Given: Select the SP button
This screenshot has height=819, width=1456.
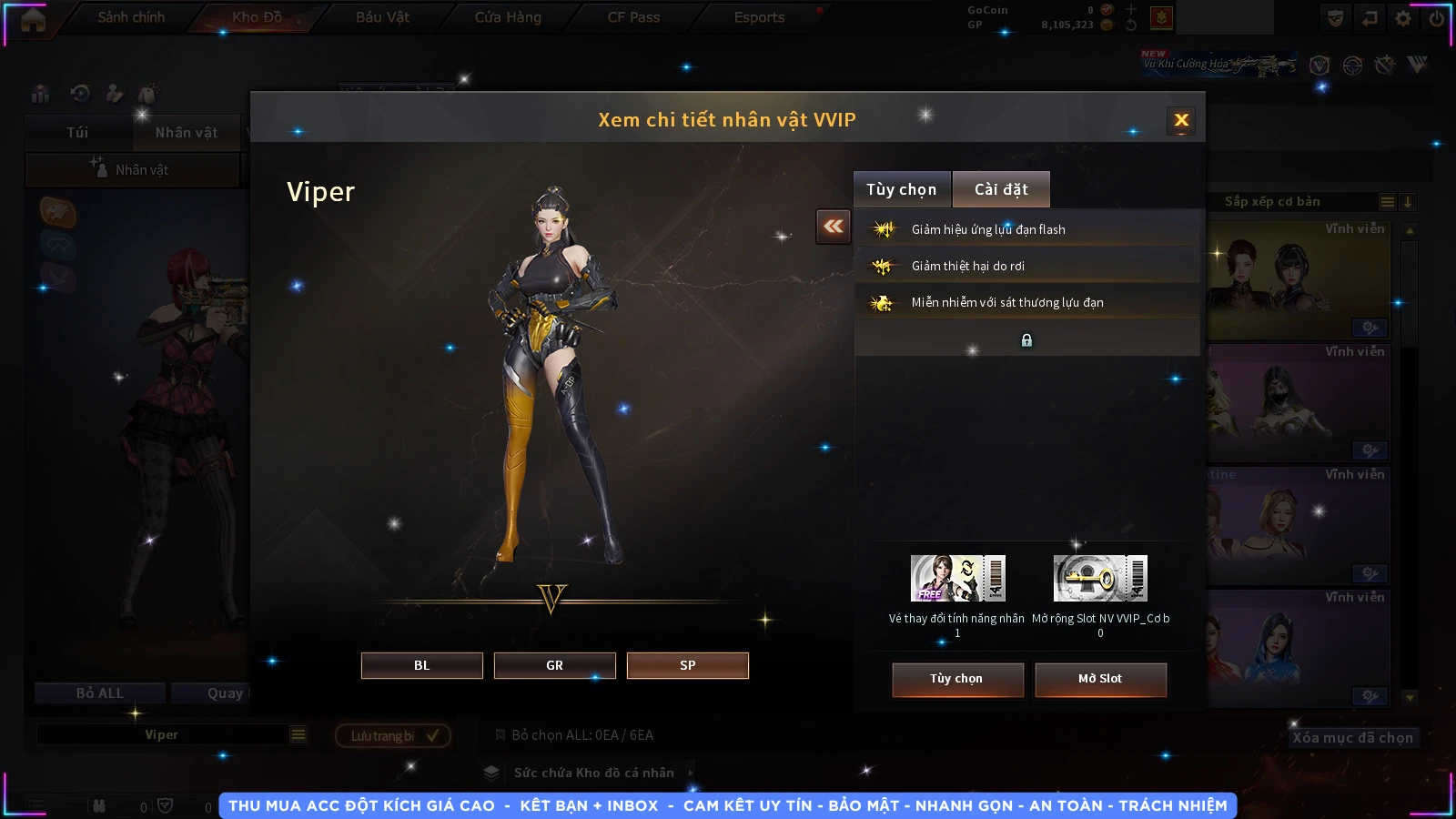Looking at the screenshot, I should (687, 665).
